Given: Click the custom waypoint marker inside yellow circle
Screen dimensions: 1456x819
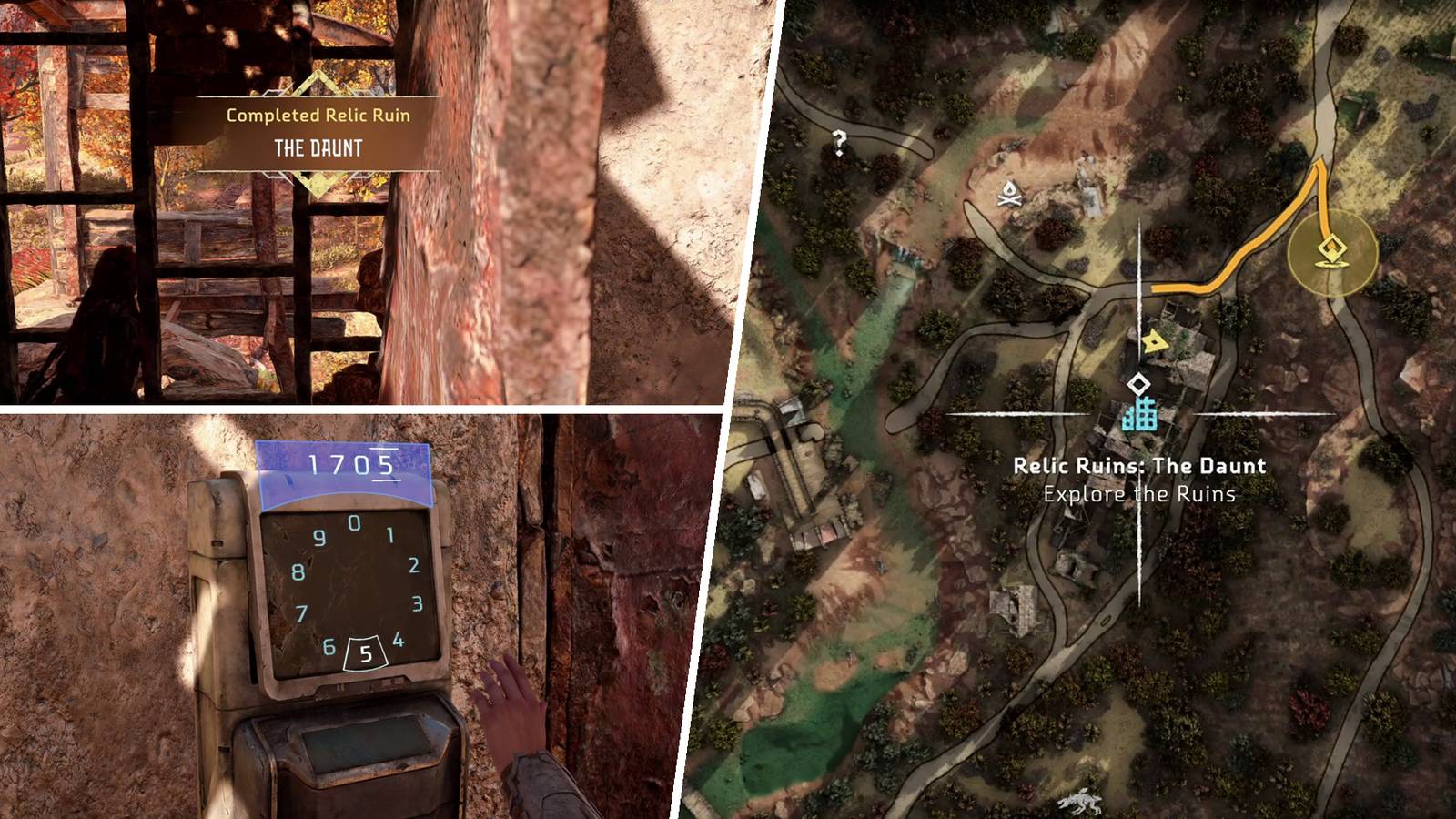Looking at the screenshot, I should pyautogui.click(x=1332, y=246).
